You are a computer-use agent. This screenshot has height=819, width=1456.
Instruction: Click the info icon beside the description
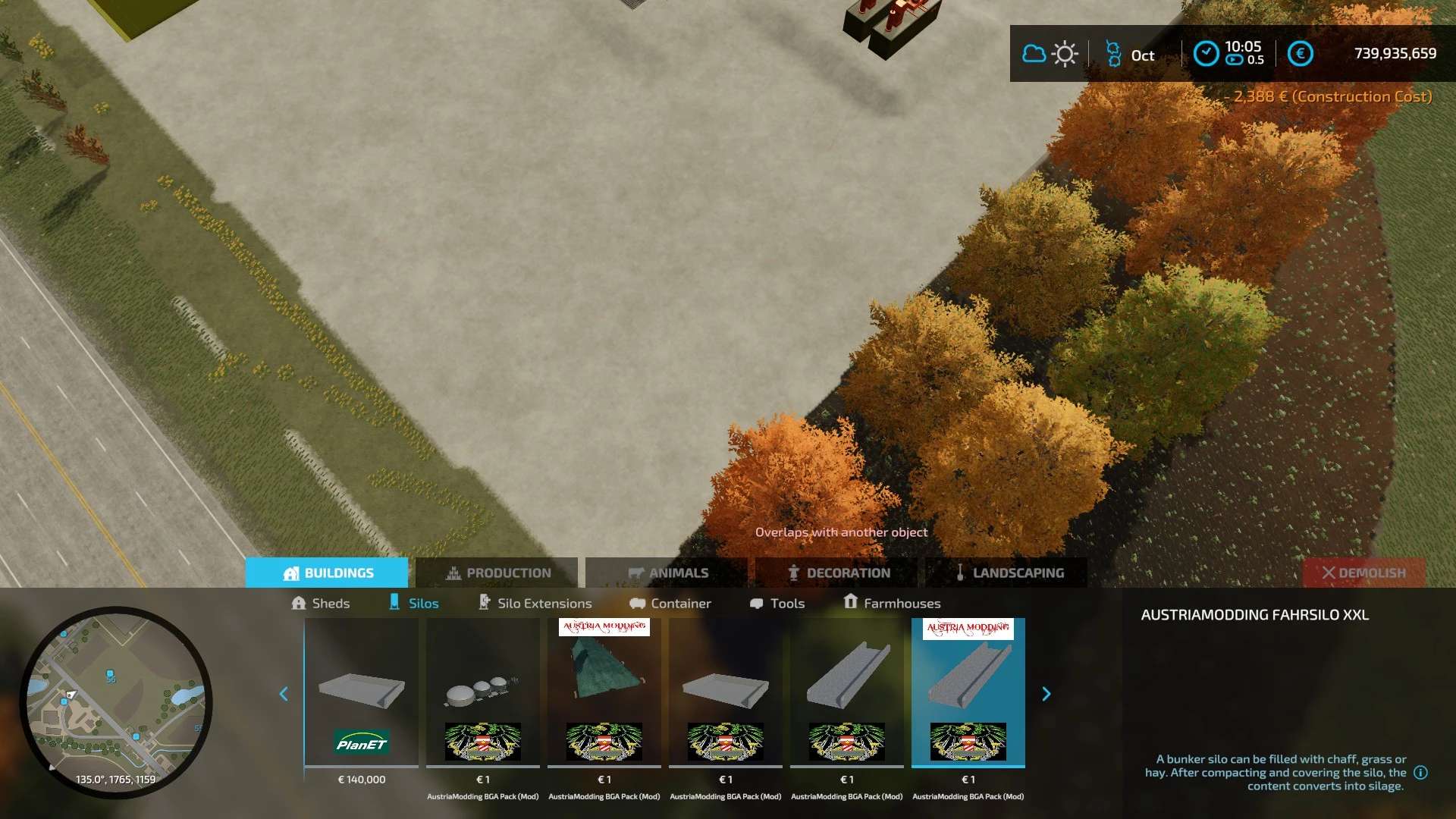click(1421, 772)
